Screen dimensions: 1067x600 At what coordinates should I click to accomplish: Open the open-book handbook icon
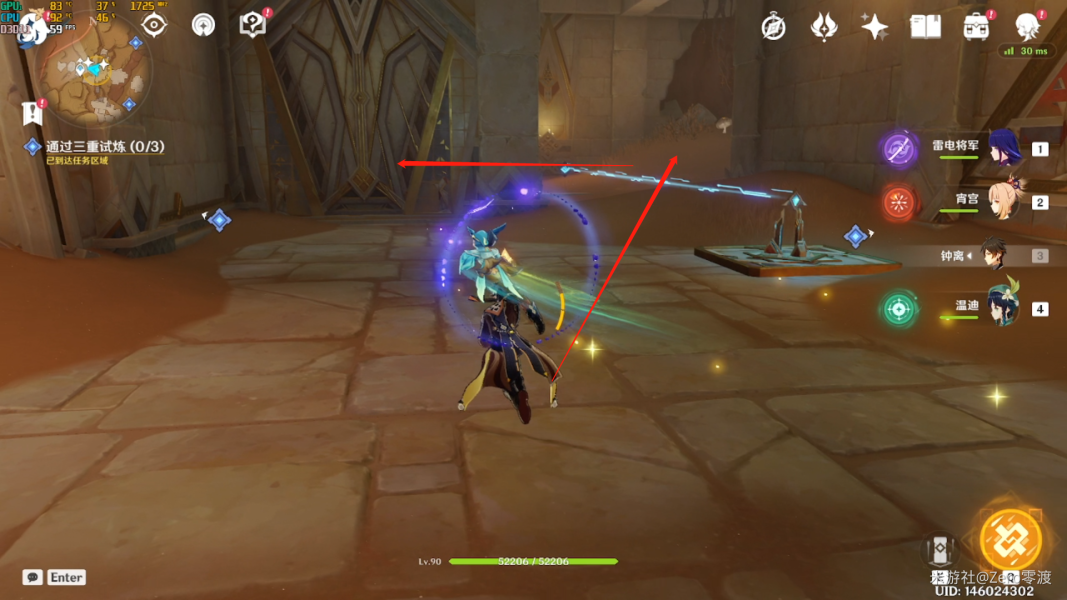click(925, 27)
